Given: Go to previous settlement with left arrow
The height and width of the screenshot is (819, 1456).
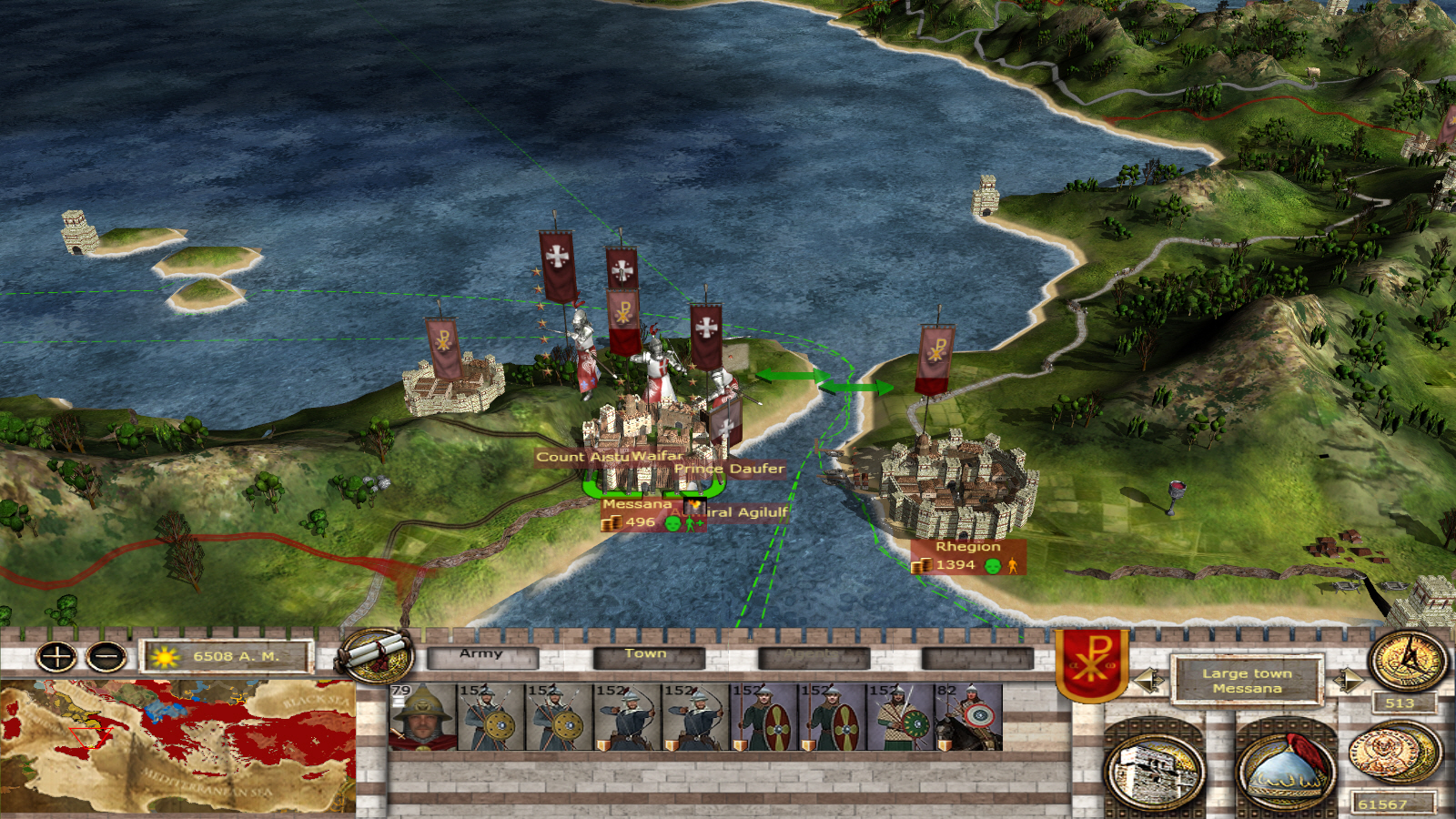Looking at the screenshot, I should click(1148, 680).
